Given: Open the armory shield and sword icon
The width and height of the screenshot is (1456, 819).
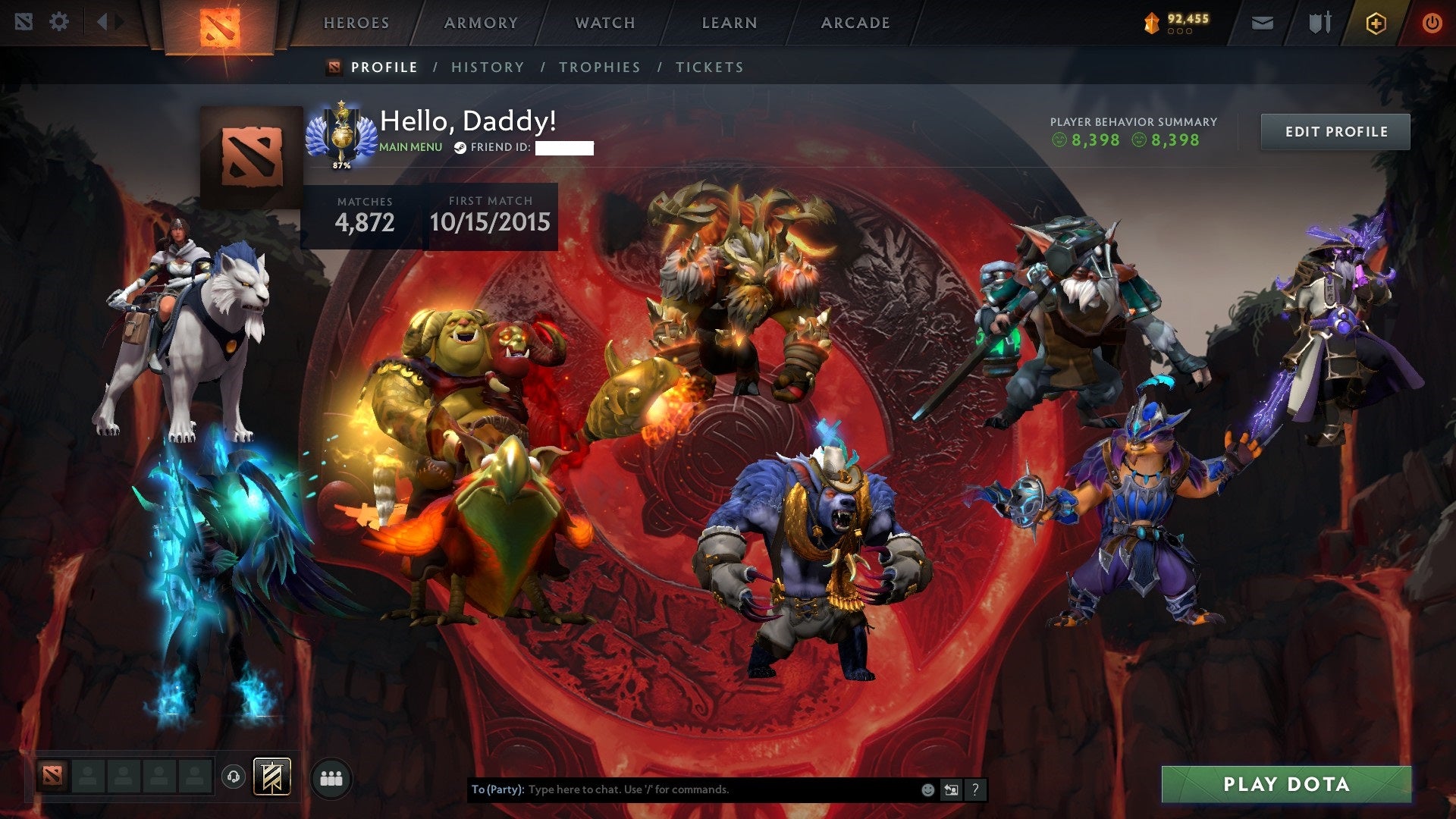Looking at the screenshot, I should tap(1320, 23).
